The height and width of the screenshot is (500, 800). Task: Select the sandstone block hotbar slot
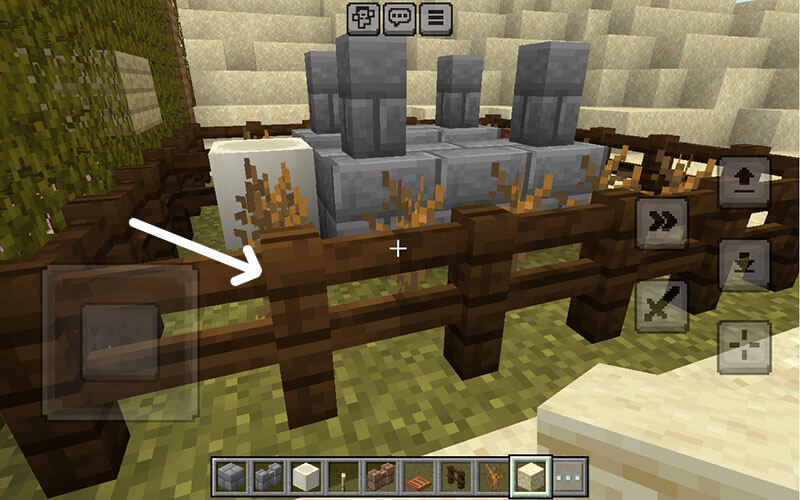point(530,475)
